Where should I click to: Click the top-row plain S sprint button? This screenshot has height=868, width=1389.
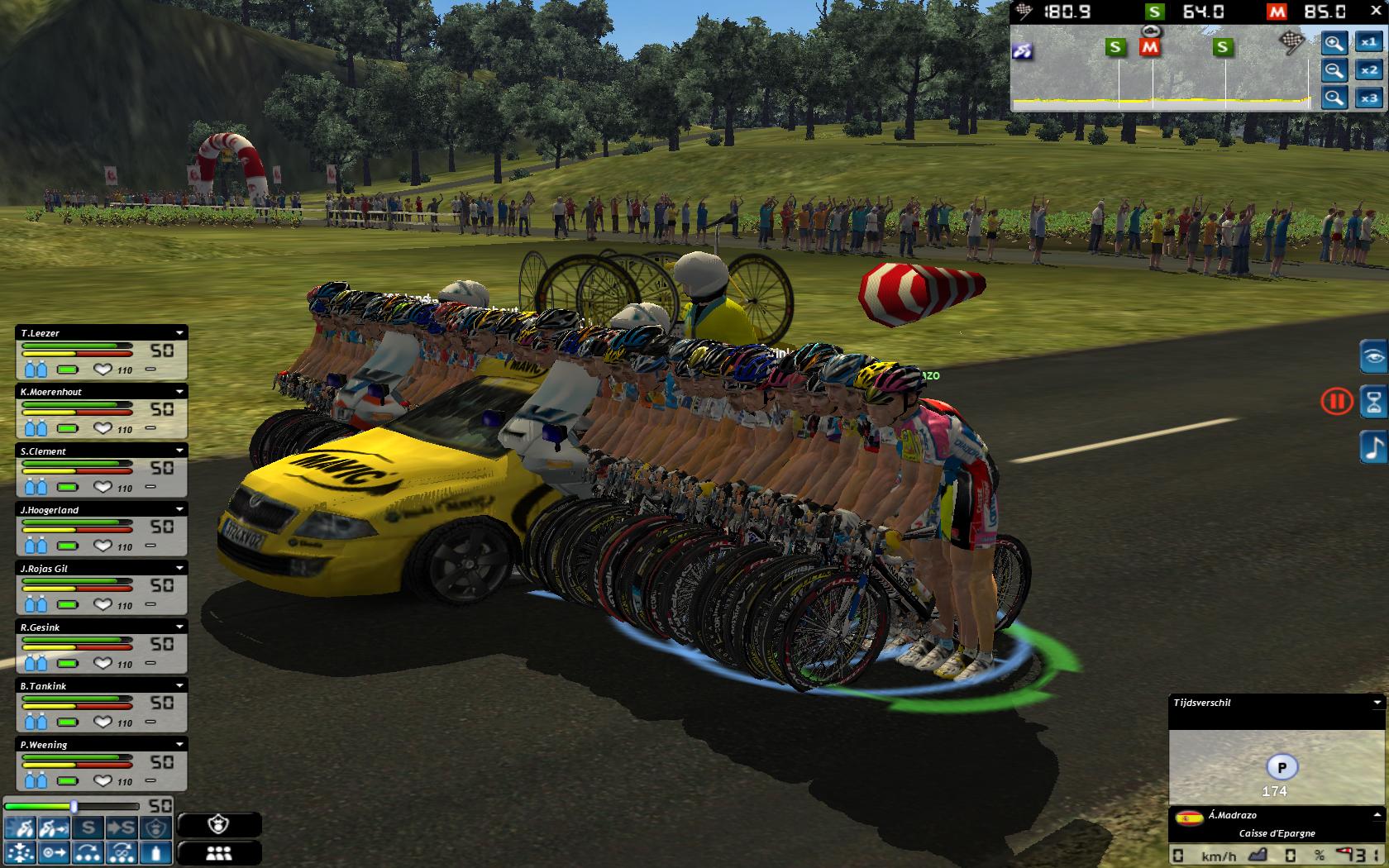(x=88, y=827)
